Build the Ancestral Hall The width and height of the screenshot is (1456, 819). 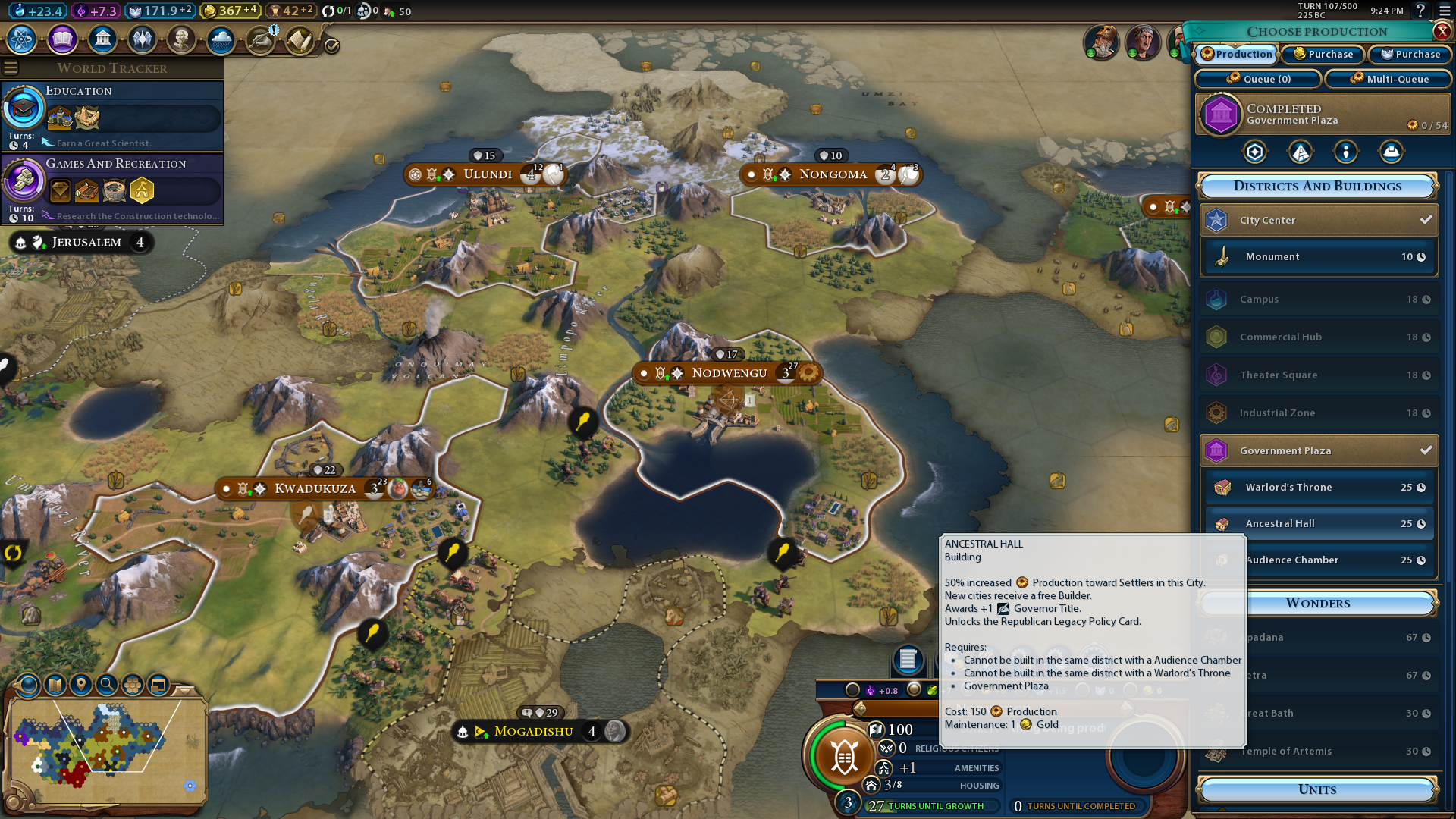click(x=1319, y=523)
